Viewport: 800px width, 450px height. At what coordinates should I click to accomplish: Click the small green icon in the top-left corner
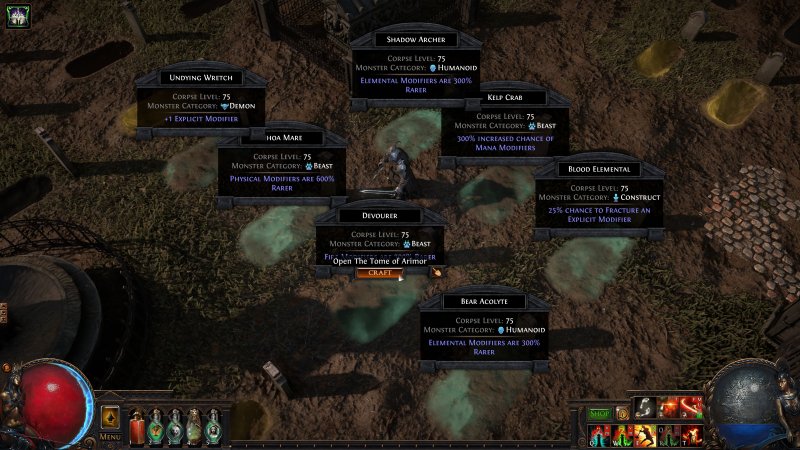(17, 15)
